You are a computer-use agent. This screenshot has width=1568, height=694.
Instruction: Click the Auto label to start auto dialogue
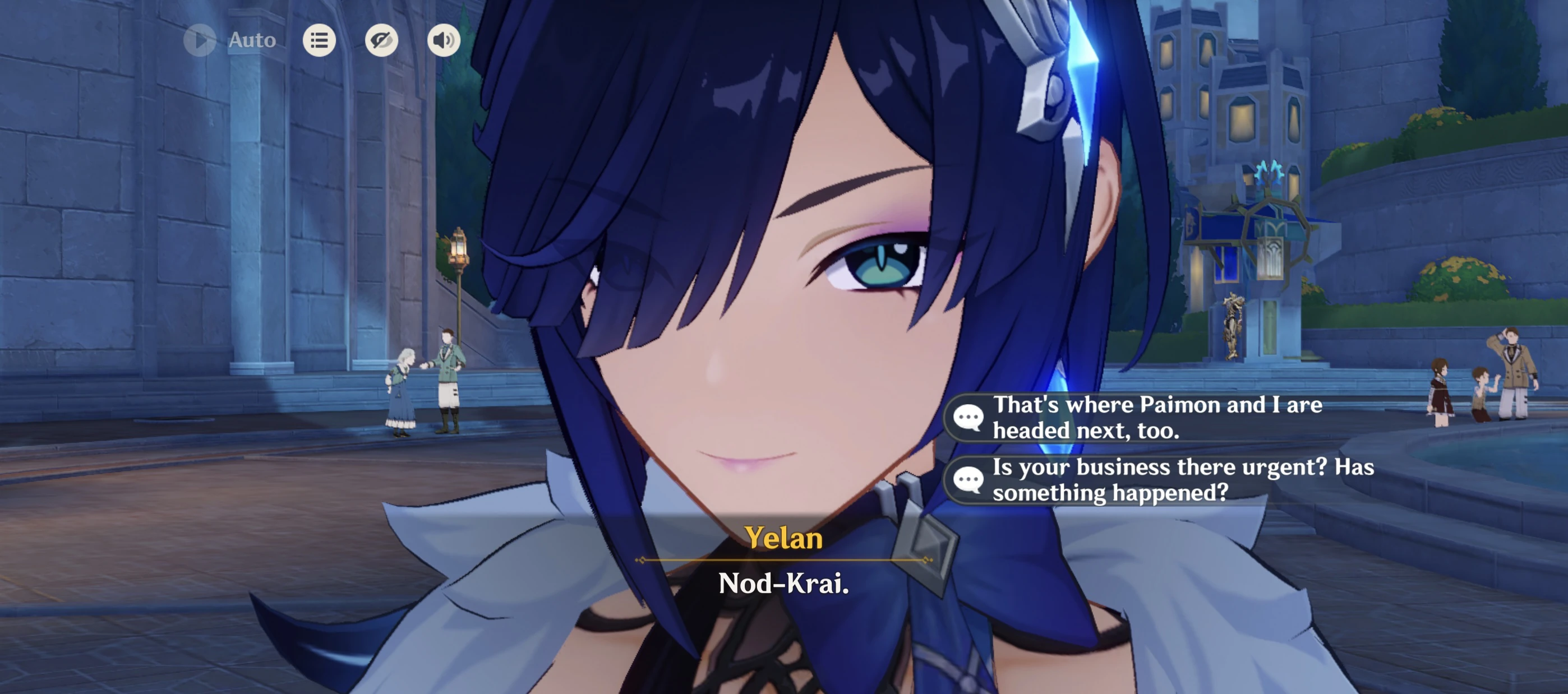pos(250,40)
